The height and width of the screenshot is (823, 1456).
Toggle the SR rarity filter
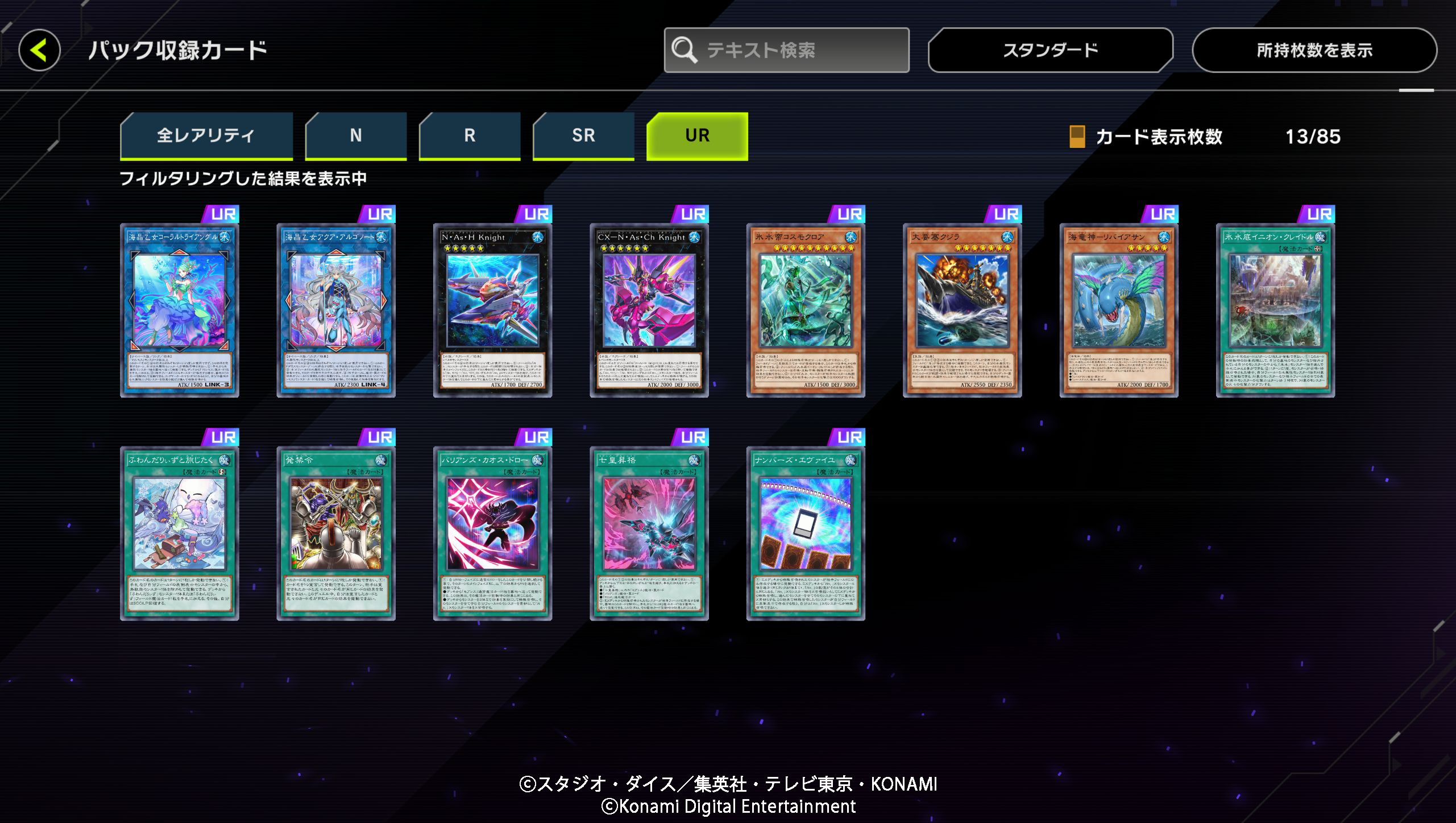click(x=583, y=135)
